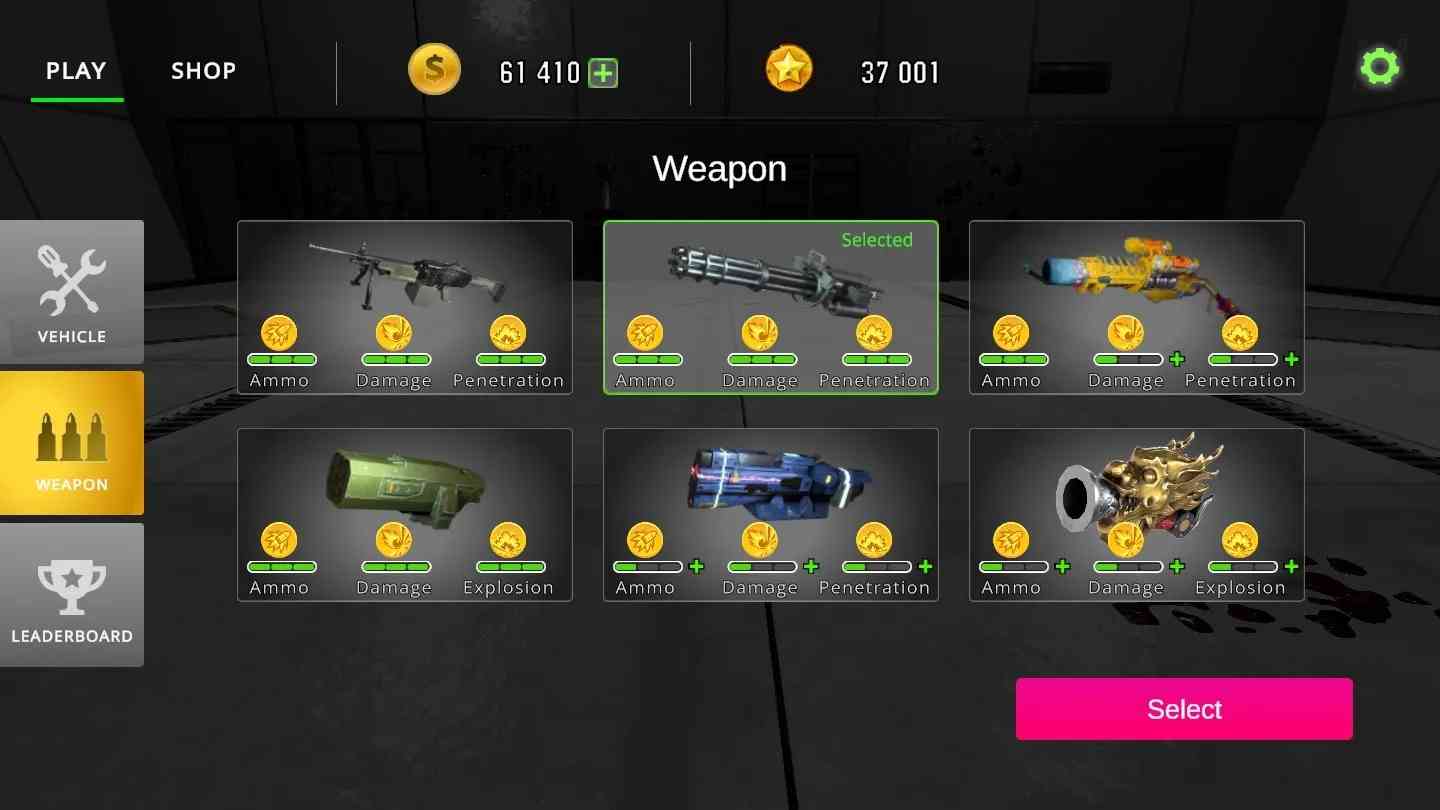
Task: Add more coins with the green plus
Action: coord(603,73)
